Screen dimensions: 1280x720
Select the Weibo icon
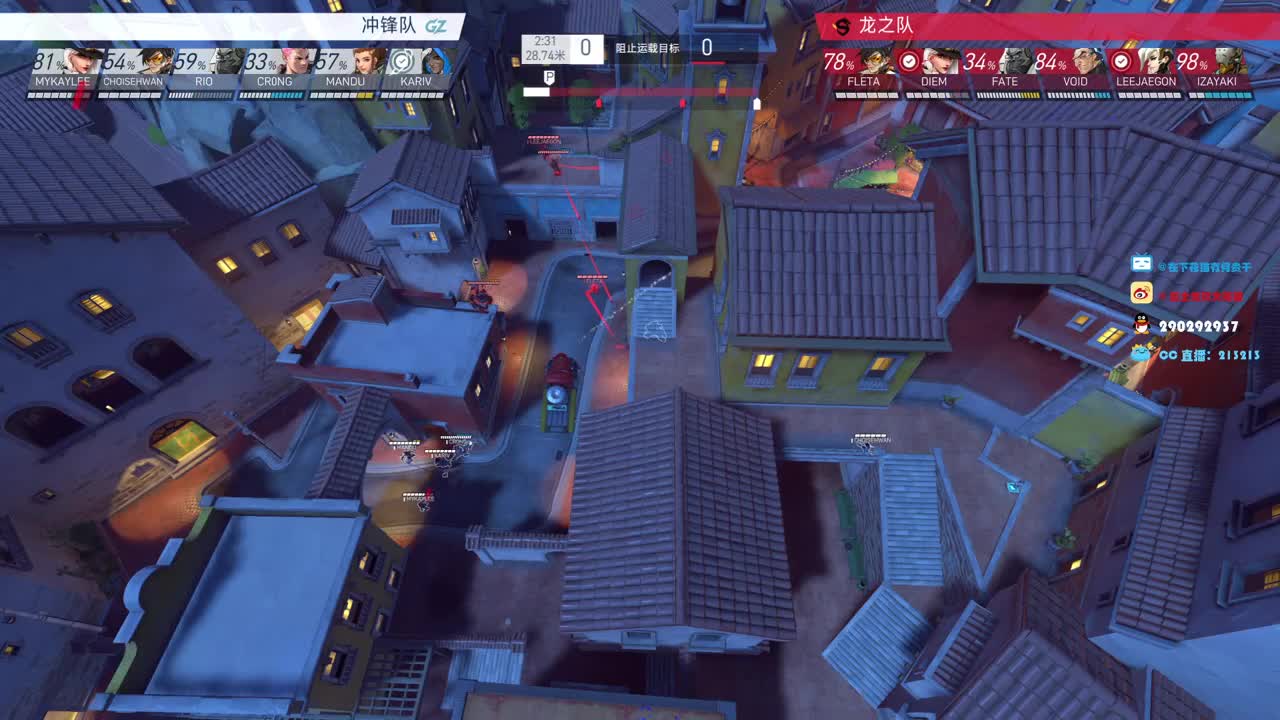click(x=1142, y=293)
